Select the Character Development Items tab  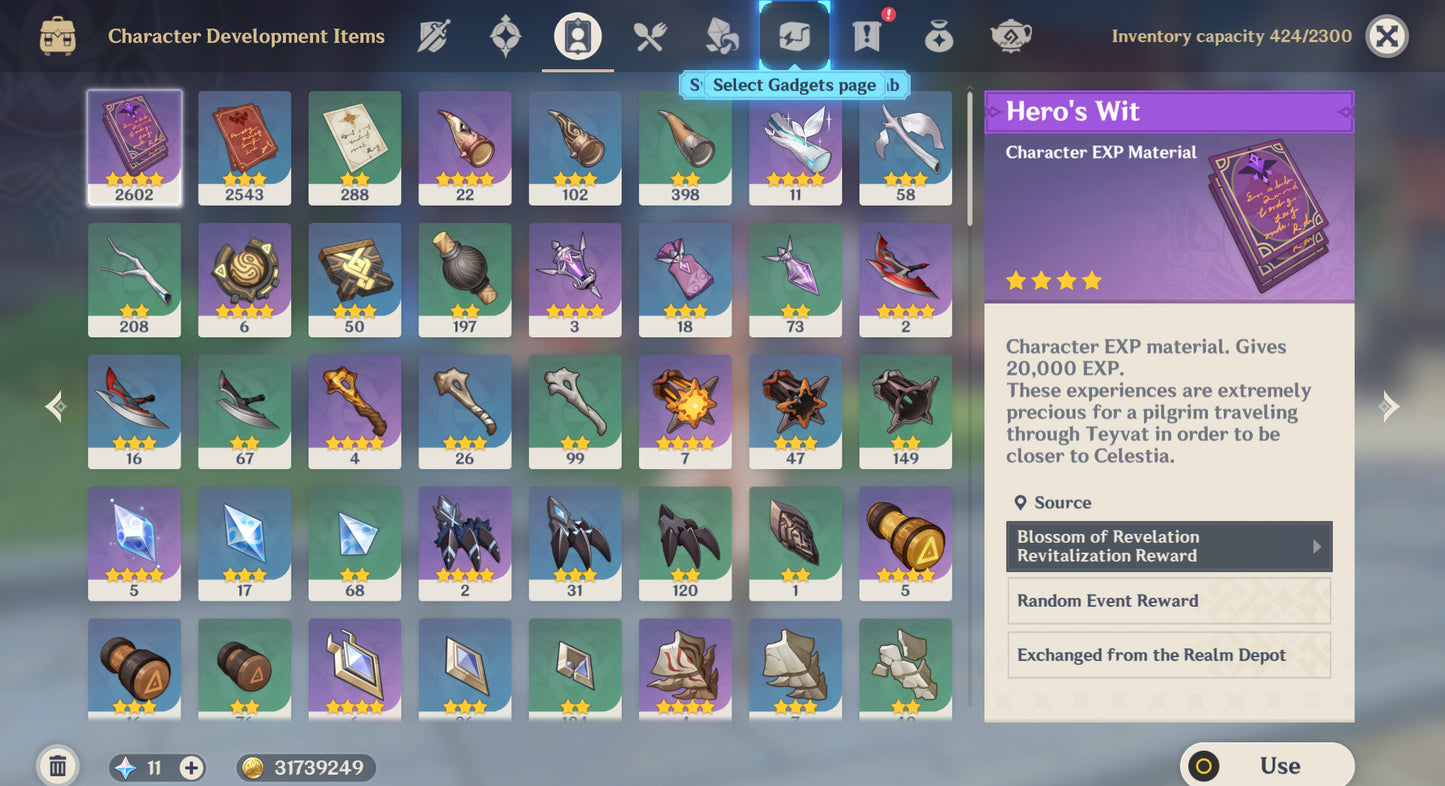pyautogui.click(x=575, y=35)
